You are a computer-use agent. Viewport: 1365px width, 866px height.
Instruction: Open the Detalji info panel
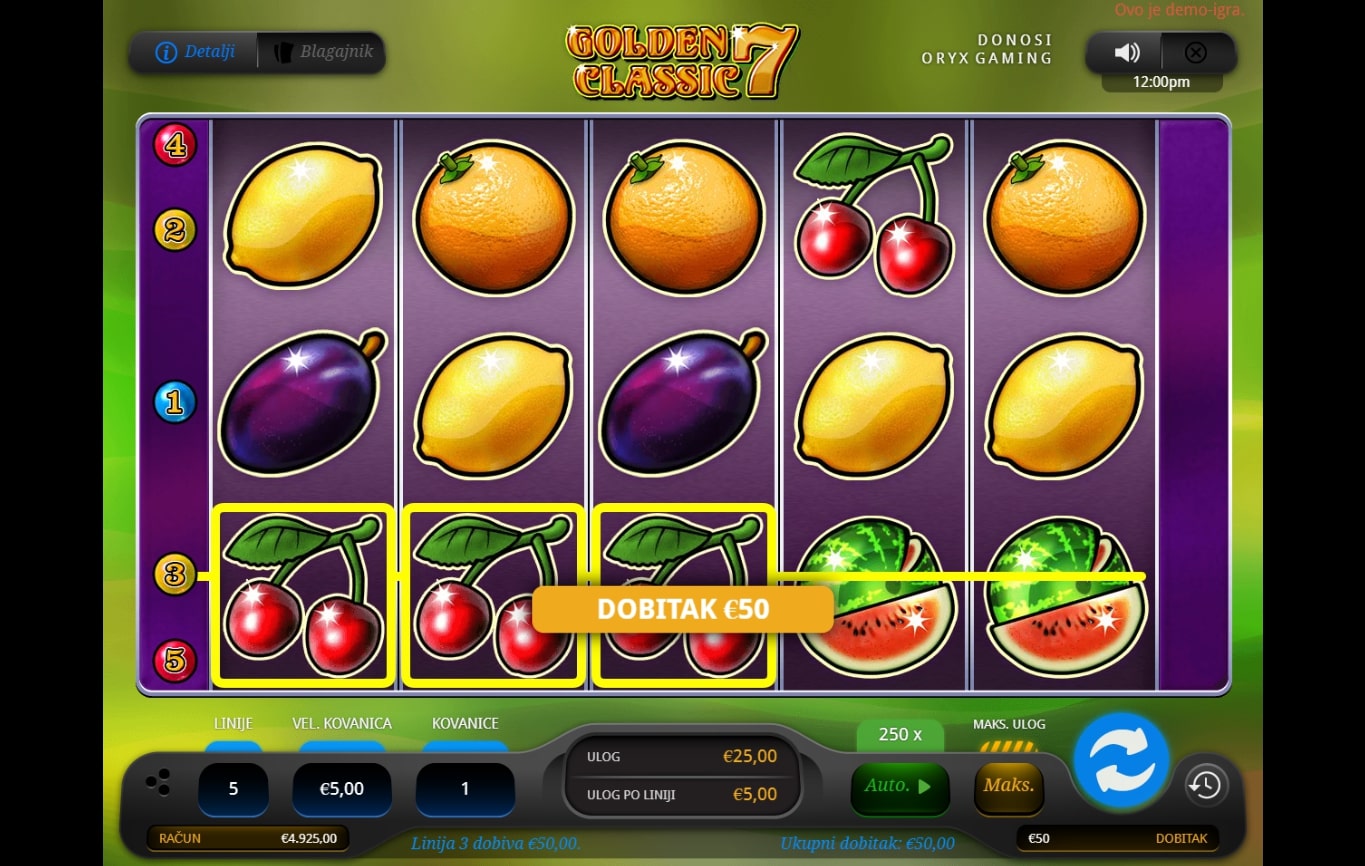coord(195,52)
